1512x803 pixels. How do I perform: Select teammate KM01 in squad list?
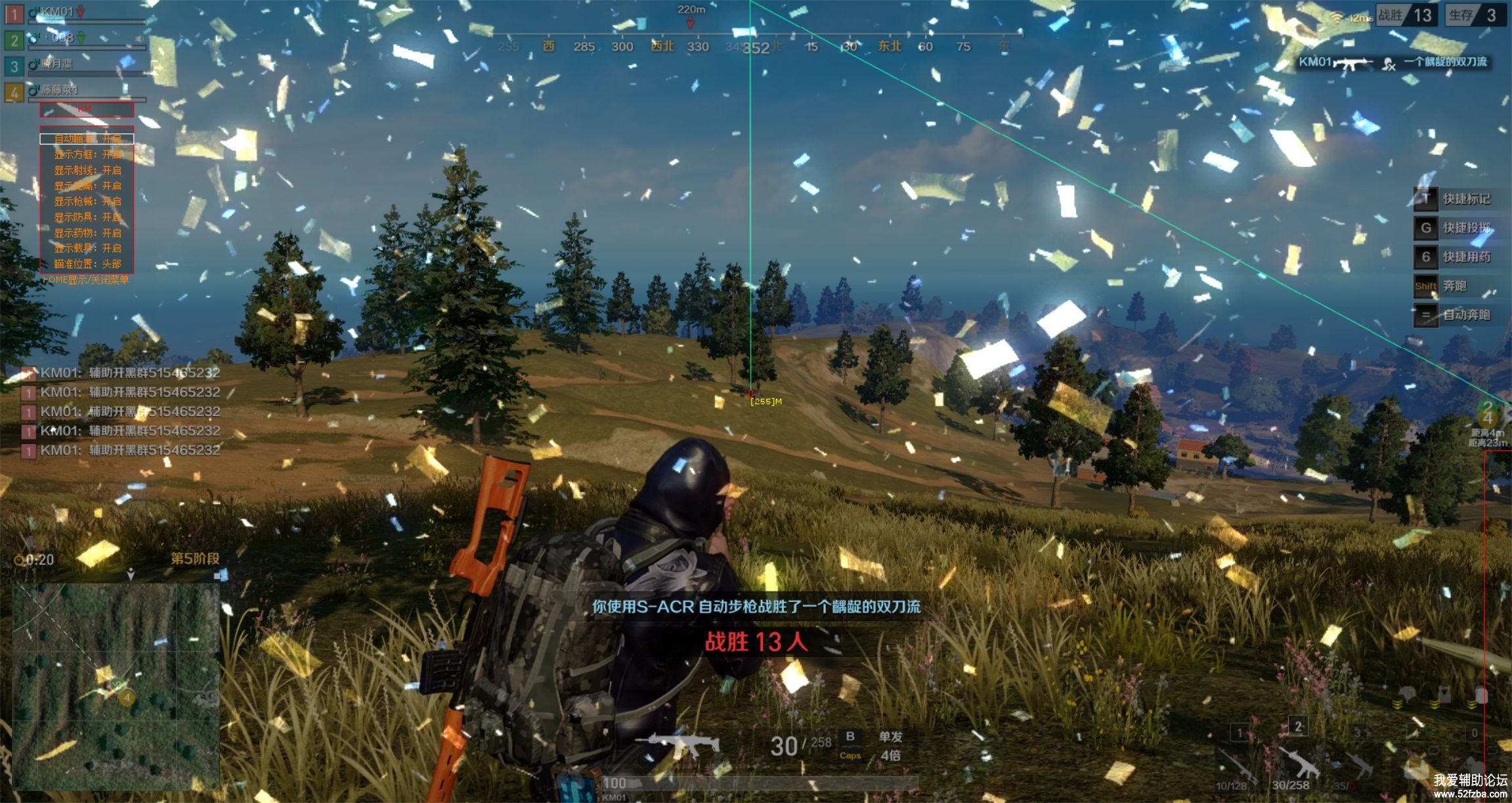(58, 12)
